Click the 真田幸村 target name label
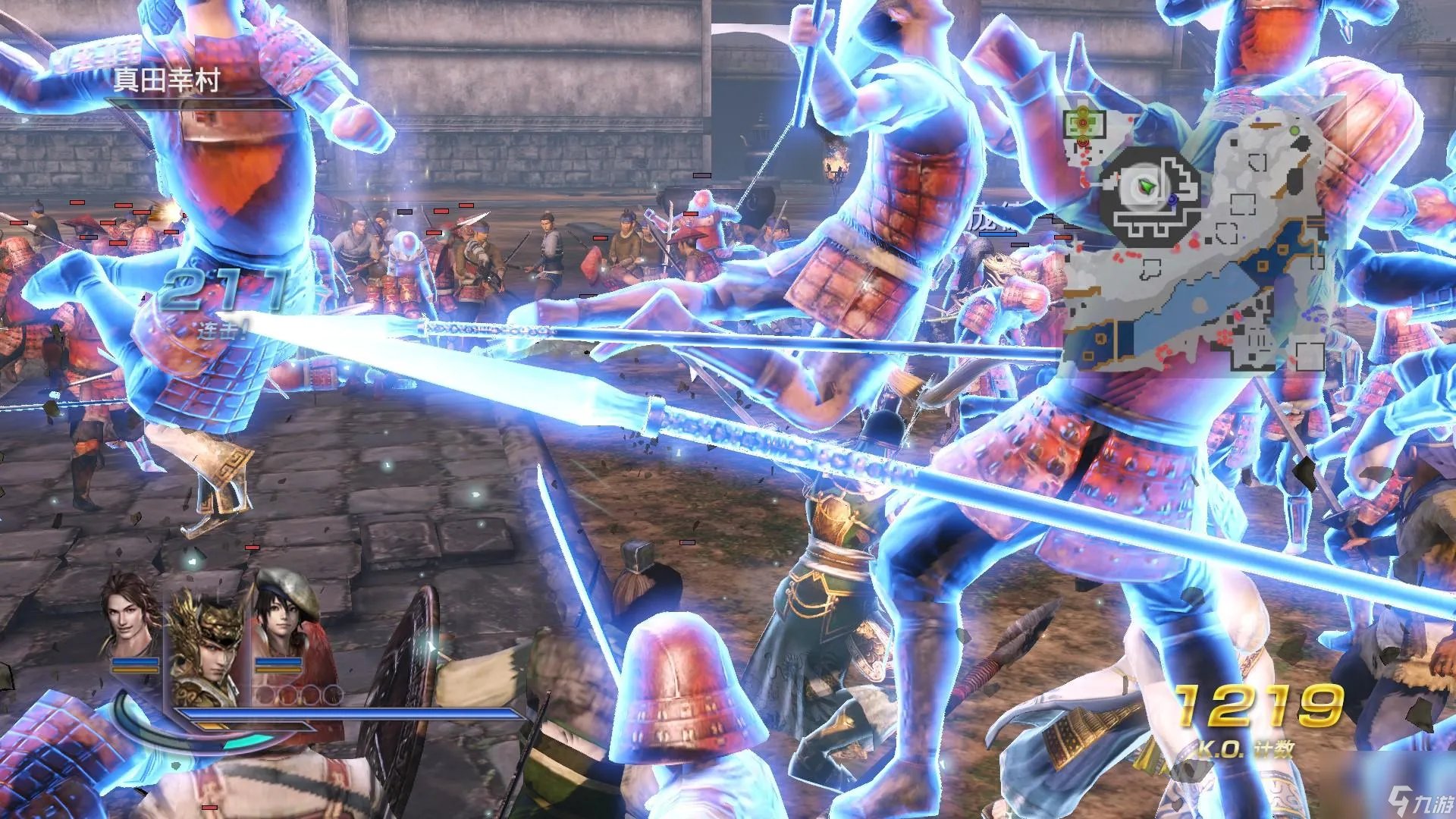This screenshot has height=819, width=1456. [166, 80]
